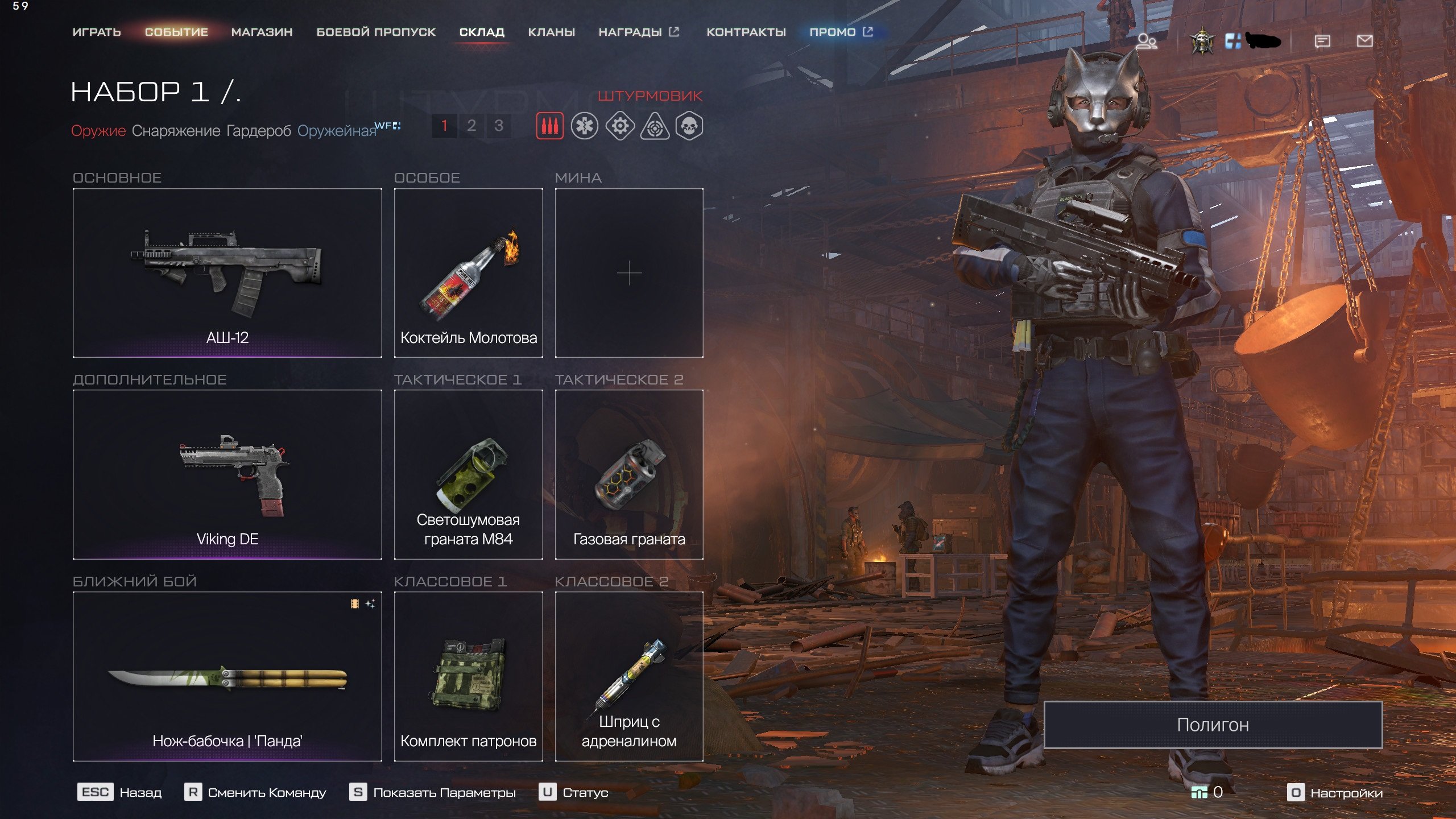Add an item to the empty МИНА slot
The image size is (1456, 819).
coord(629,273)
